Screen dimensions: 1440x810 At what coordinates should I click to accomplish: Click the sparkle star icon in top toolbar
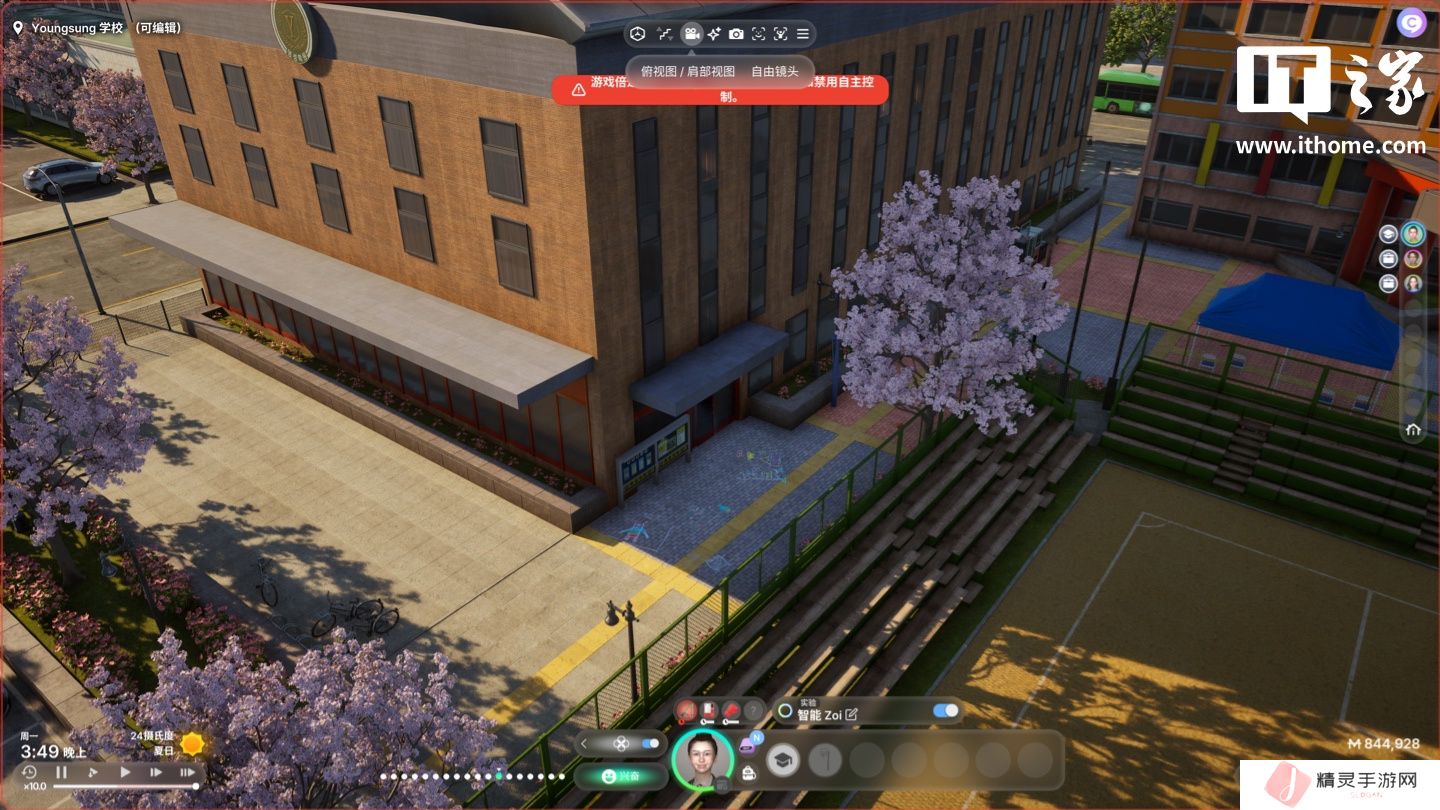(x=713, y=34)
